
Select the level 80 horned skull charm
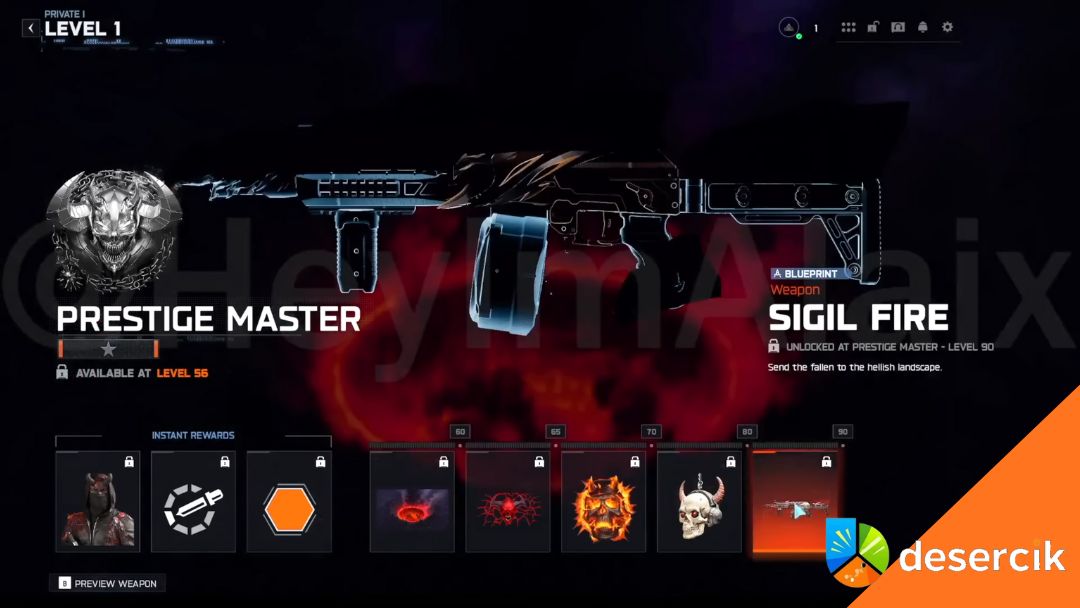[699, 501]
